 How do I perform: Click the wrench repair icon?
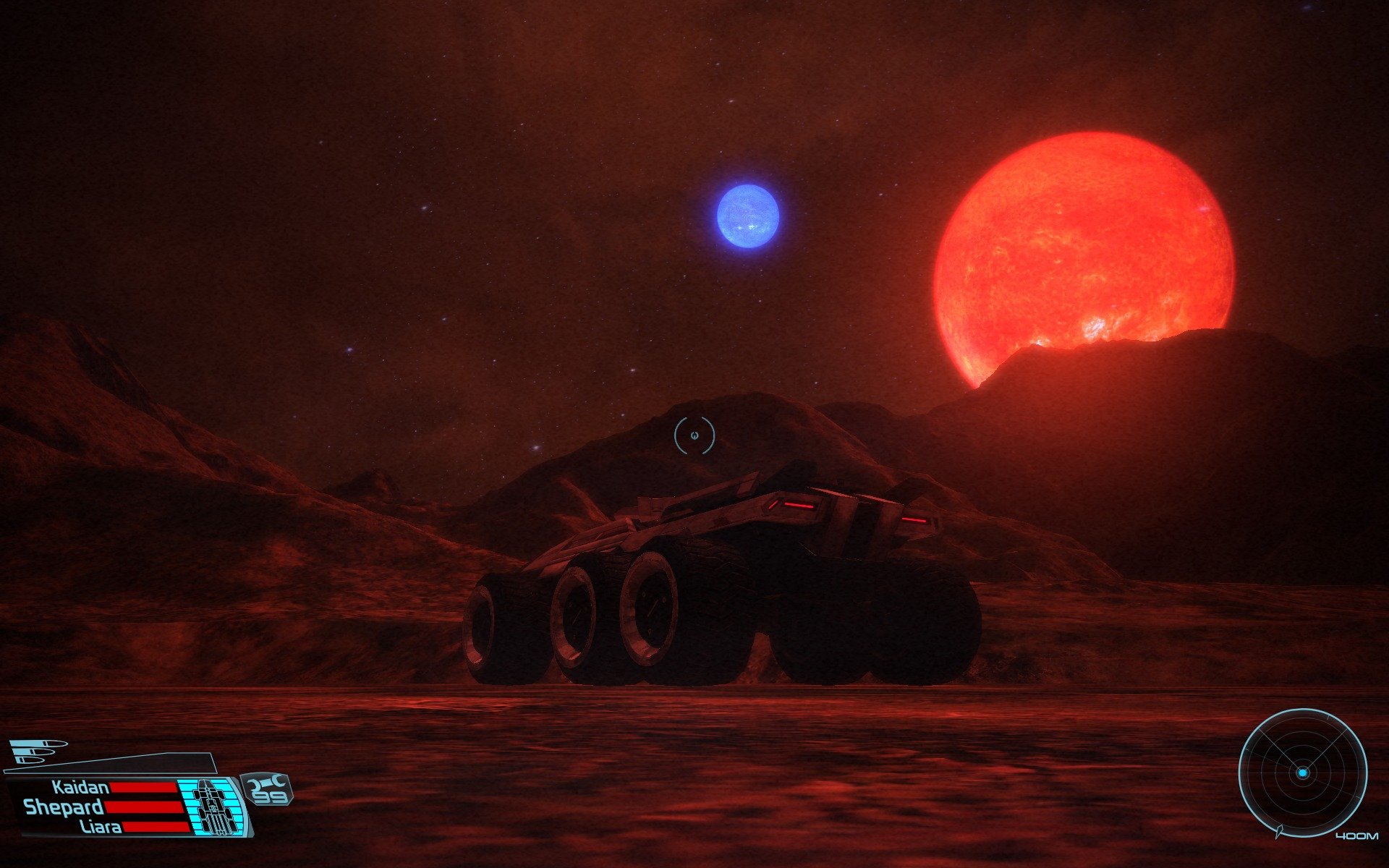(268, 782)
